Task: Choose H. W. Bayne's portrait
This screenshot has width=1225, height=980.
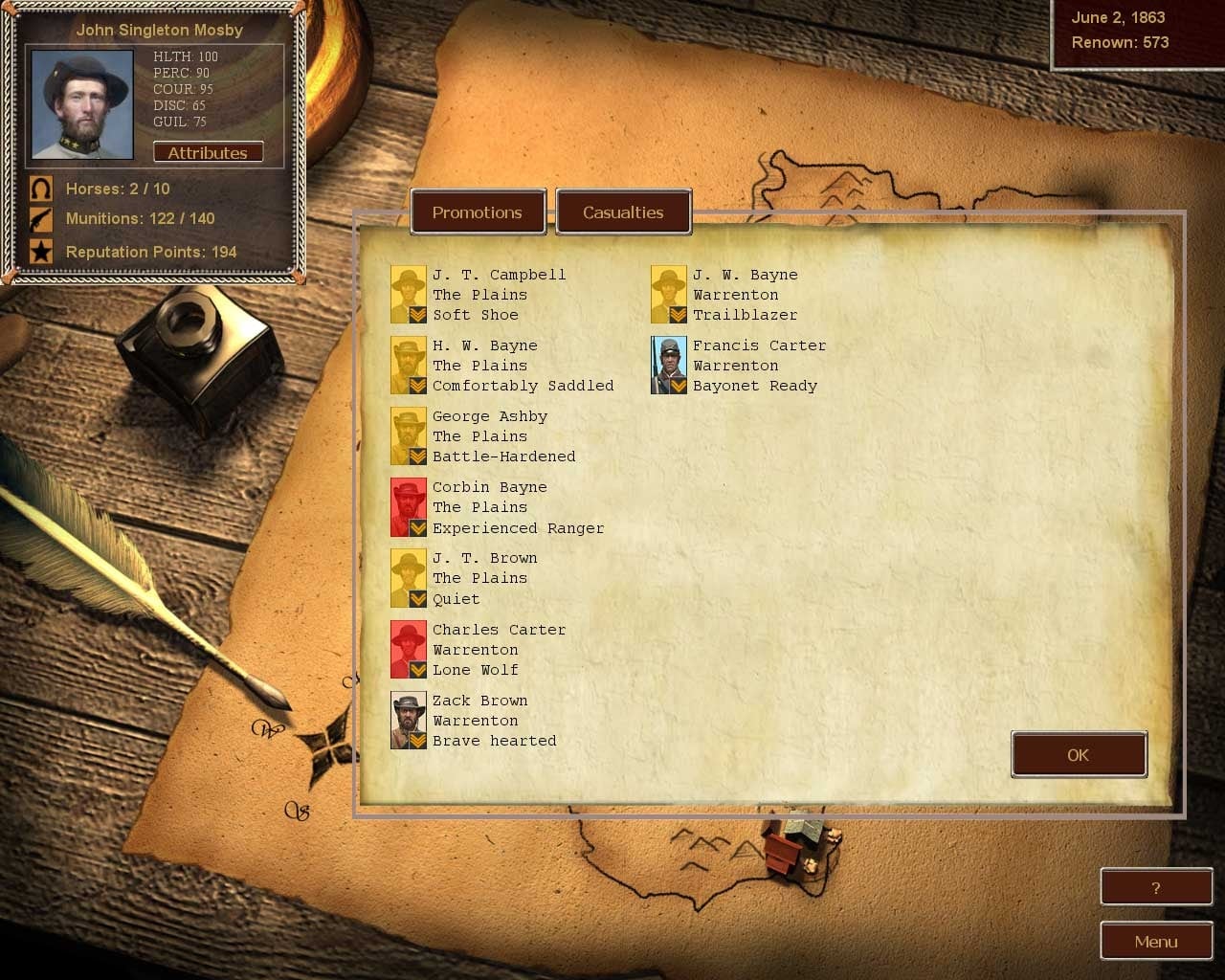Action: click(x=409, y=366)
